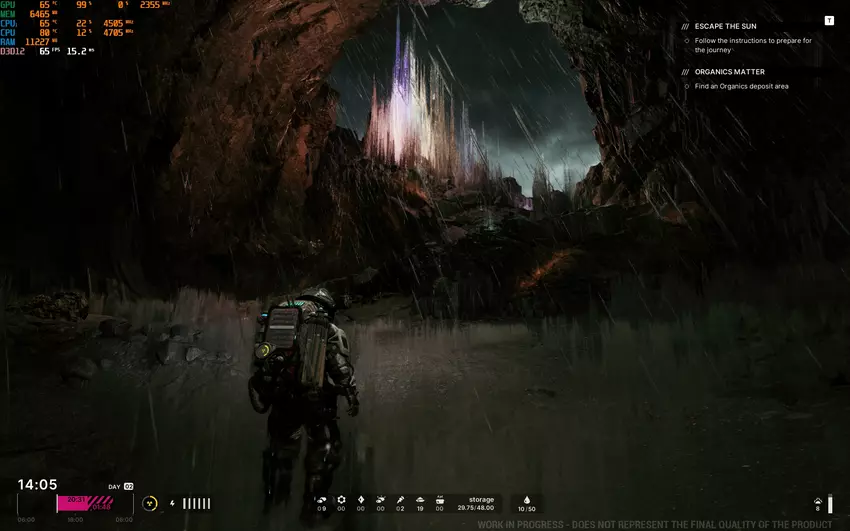Click the radiation level icon

click(x=150, y=503)
